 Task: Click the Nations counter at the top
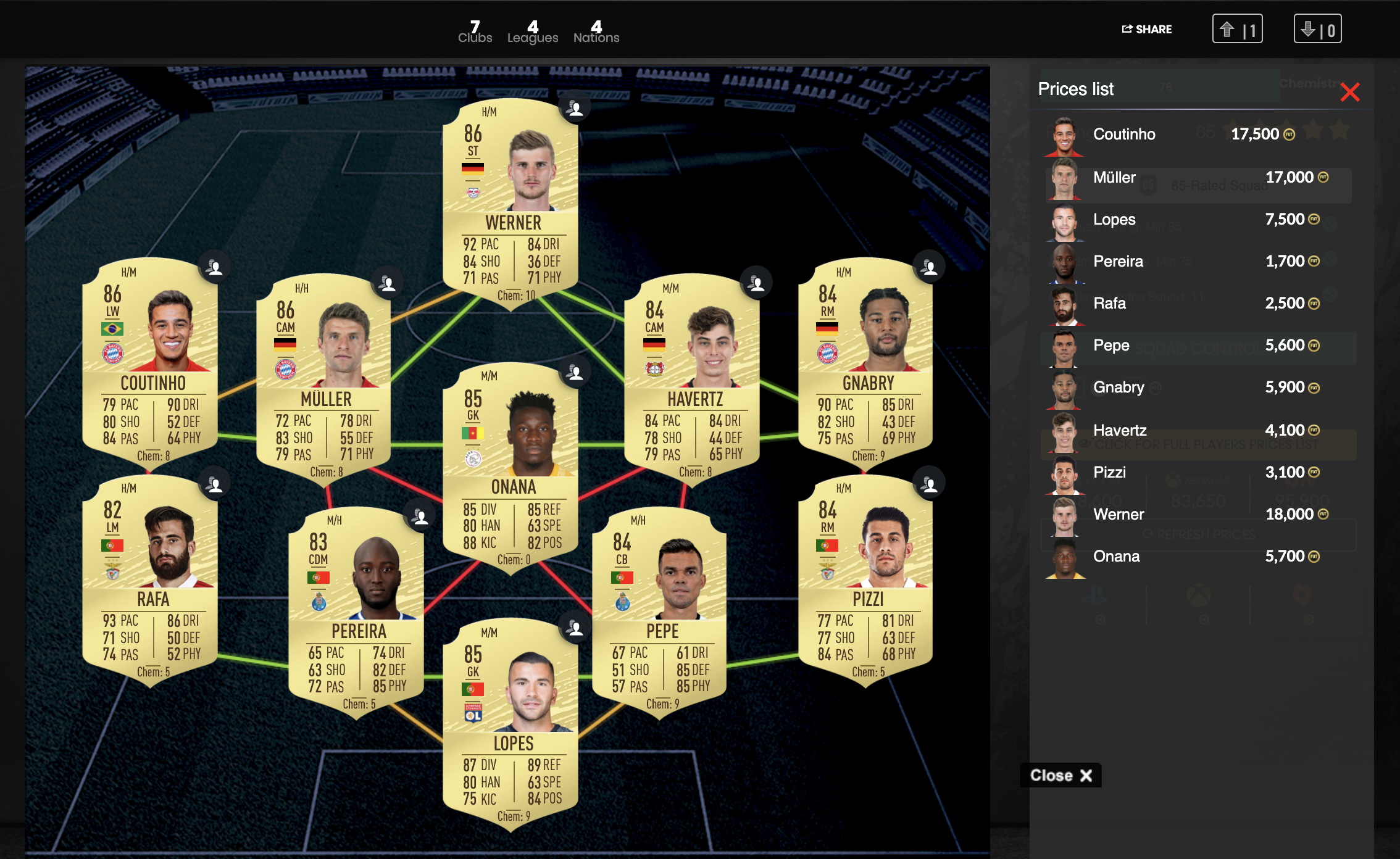[596, 31]
